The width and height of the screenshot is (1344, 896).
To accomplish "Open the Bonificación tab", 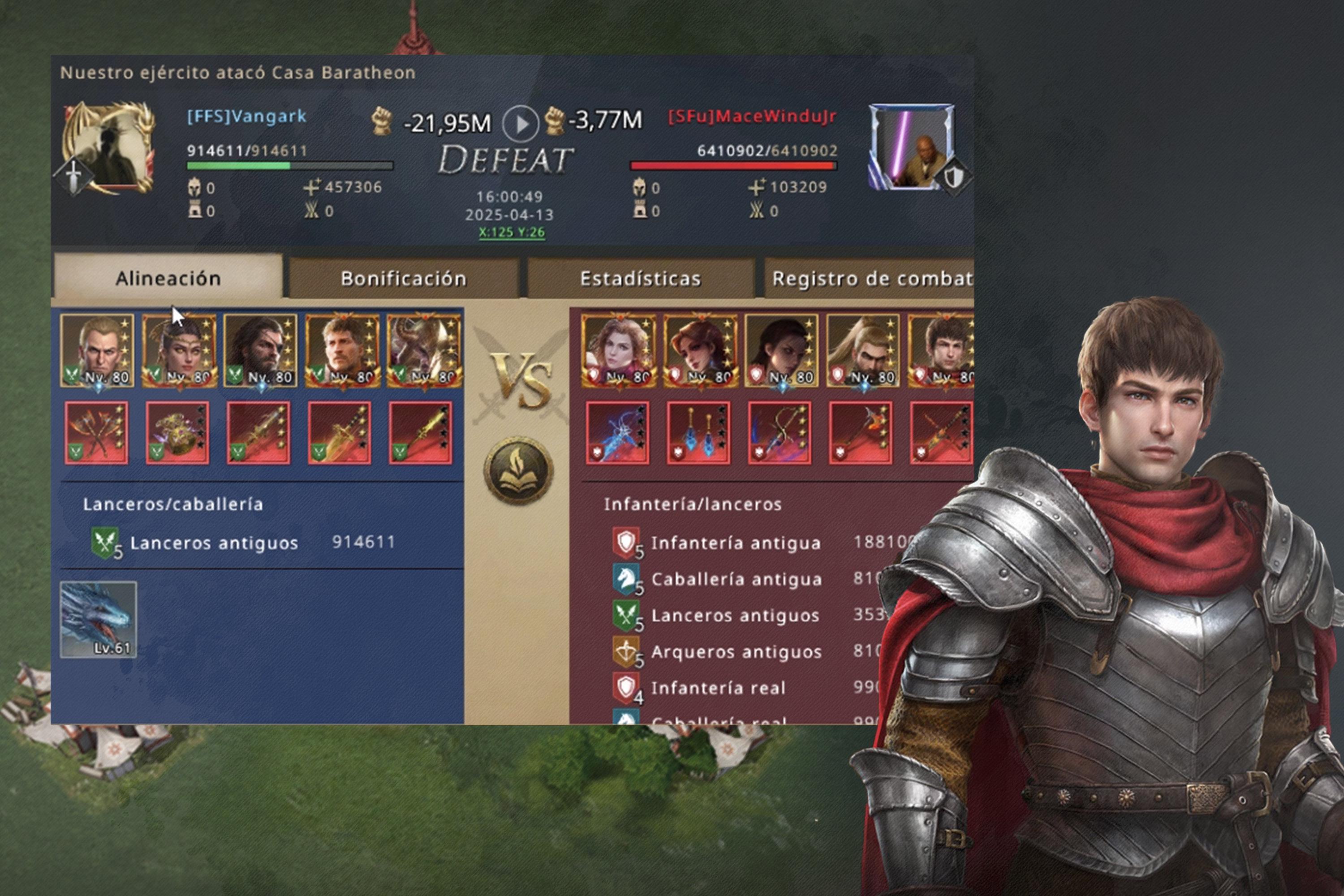I will pos(404,278).
